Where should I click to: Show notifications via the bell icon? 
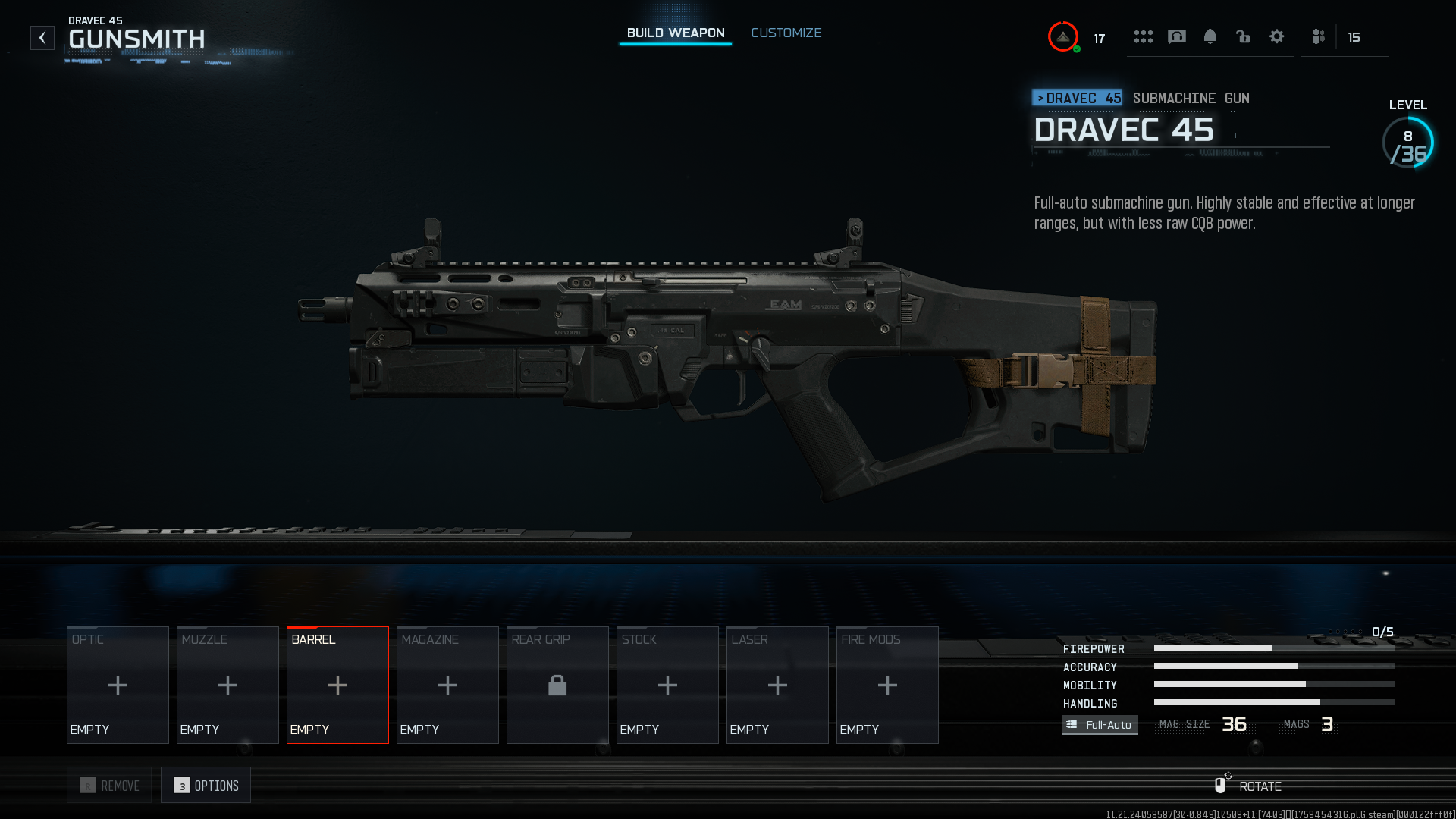pyautogui.click(x=1210, y=36)
